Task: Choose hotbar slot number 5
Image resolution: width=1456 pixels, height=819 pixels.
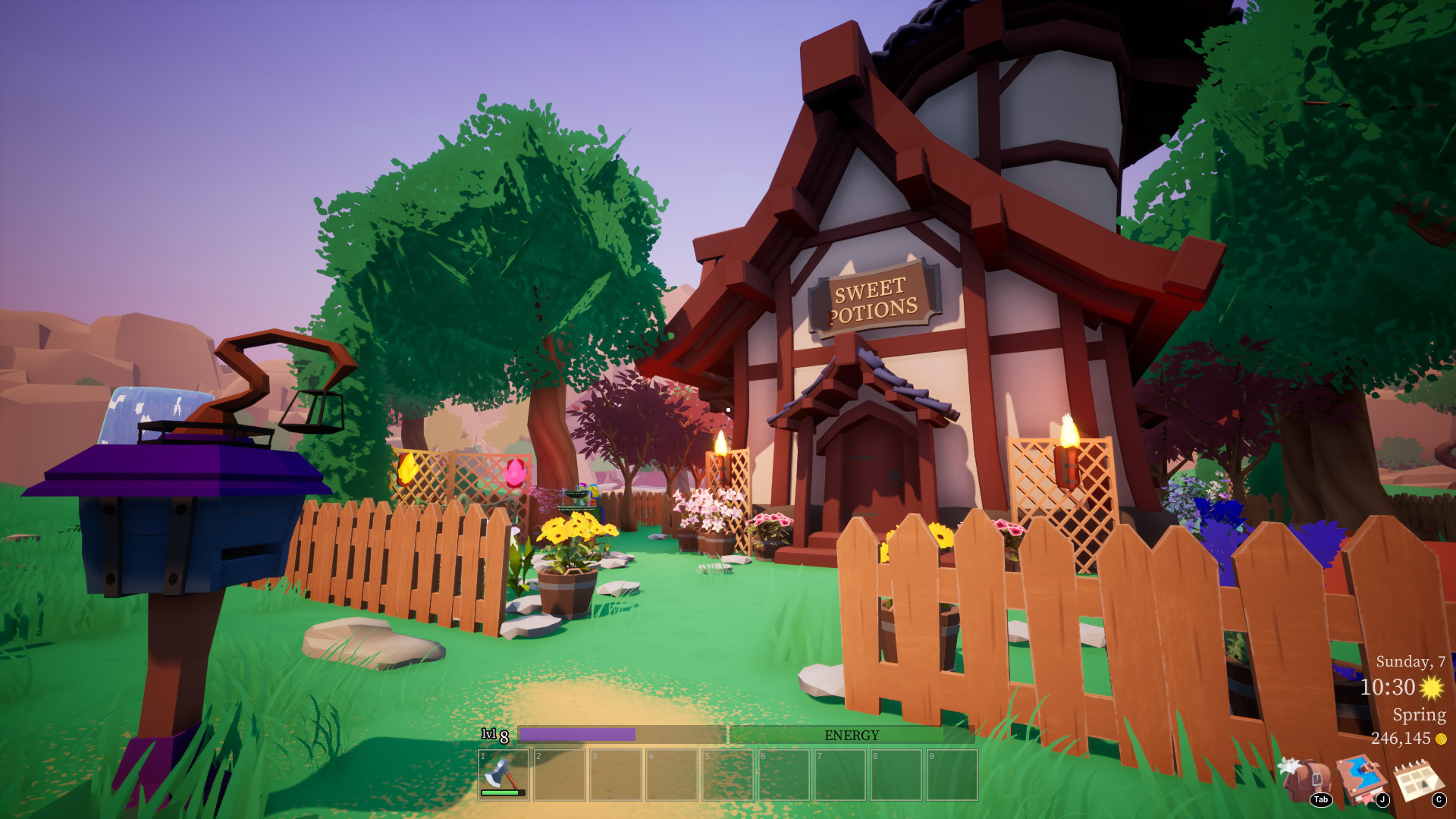Action: (728, 774)
